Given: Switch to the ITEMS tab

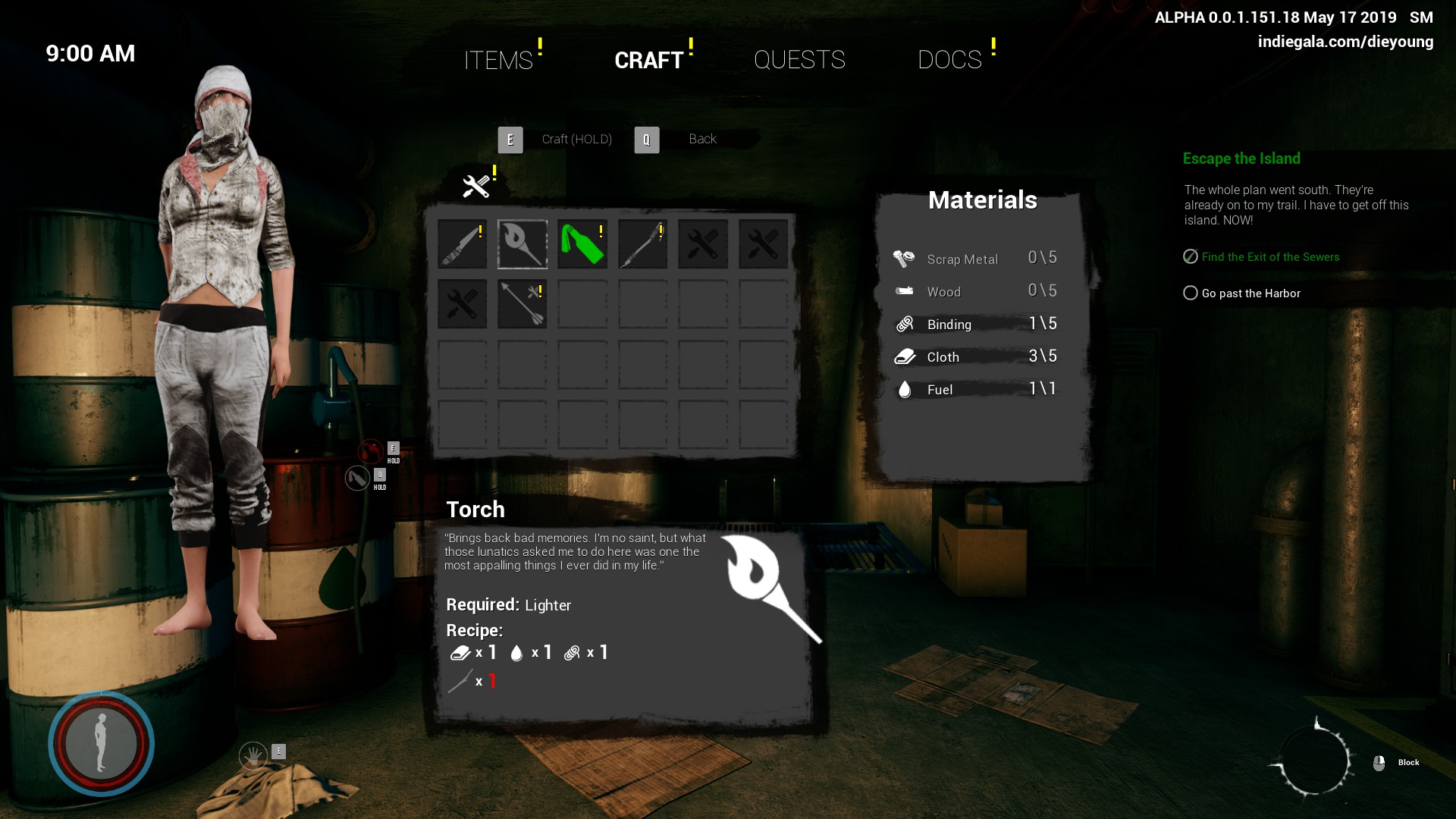Looking at the screenshot, I should tap(498, 60).
